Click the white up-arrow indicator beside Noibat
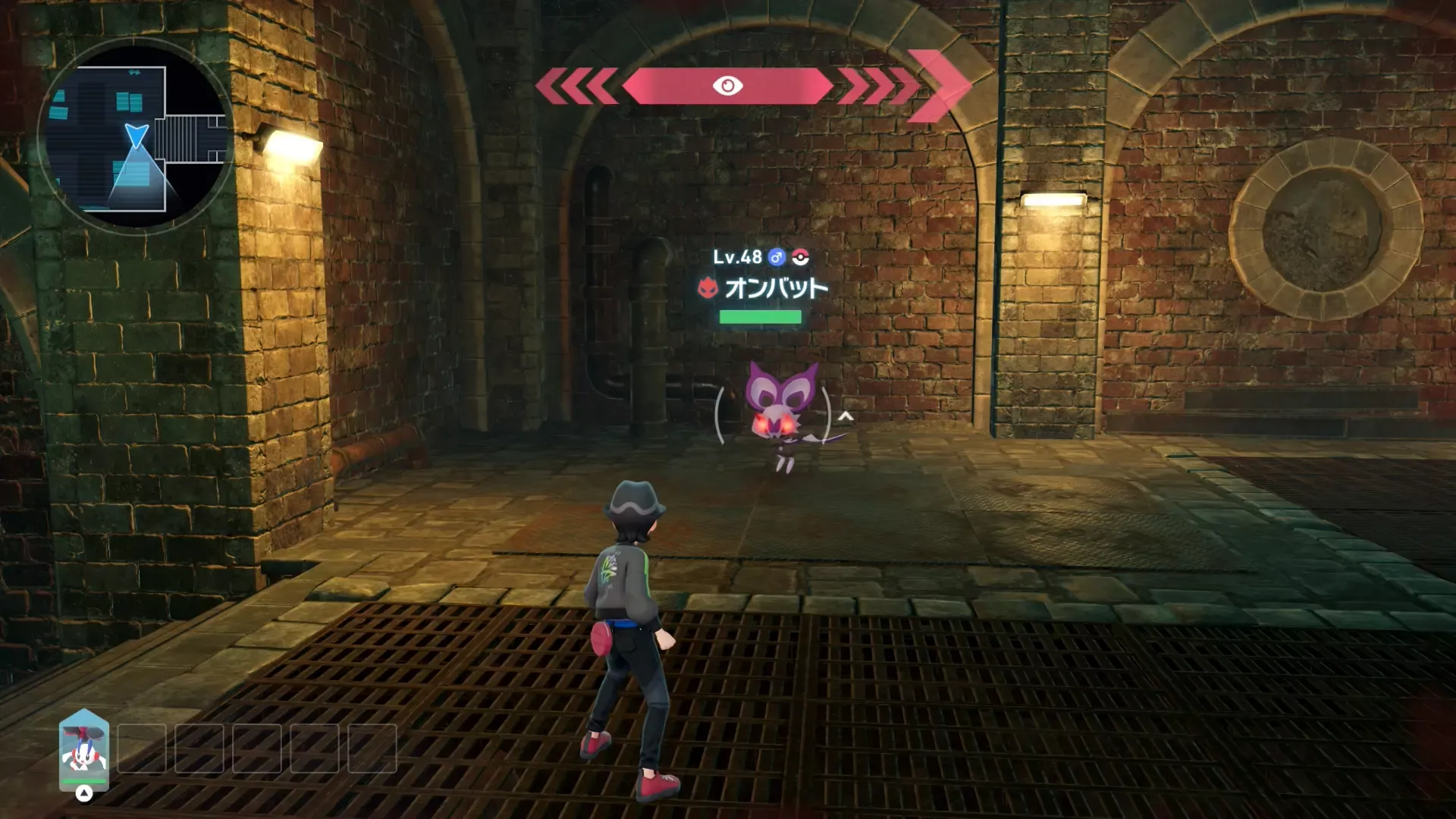Image resolution: width=1456 pixels, height=819 pixels. (844, 416)
